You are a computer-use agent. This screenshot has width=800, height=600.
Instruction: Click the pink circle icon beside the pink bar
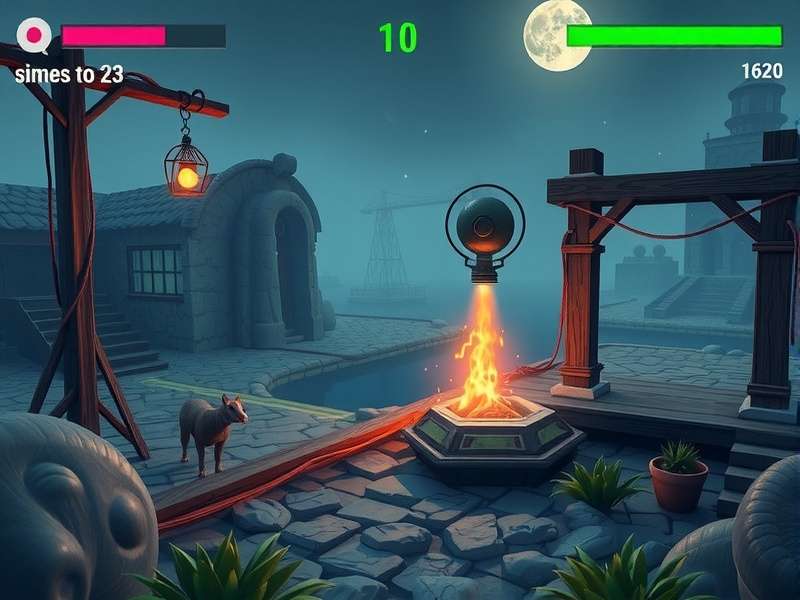pyautogui.click(x=35, y=37)
